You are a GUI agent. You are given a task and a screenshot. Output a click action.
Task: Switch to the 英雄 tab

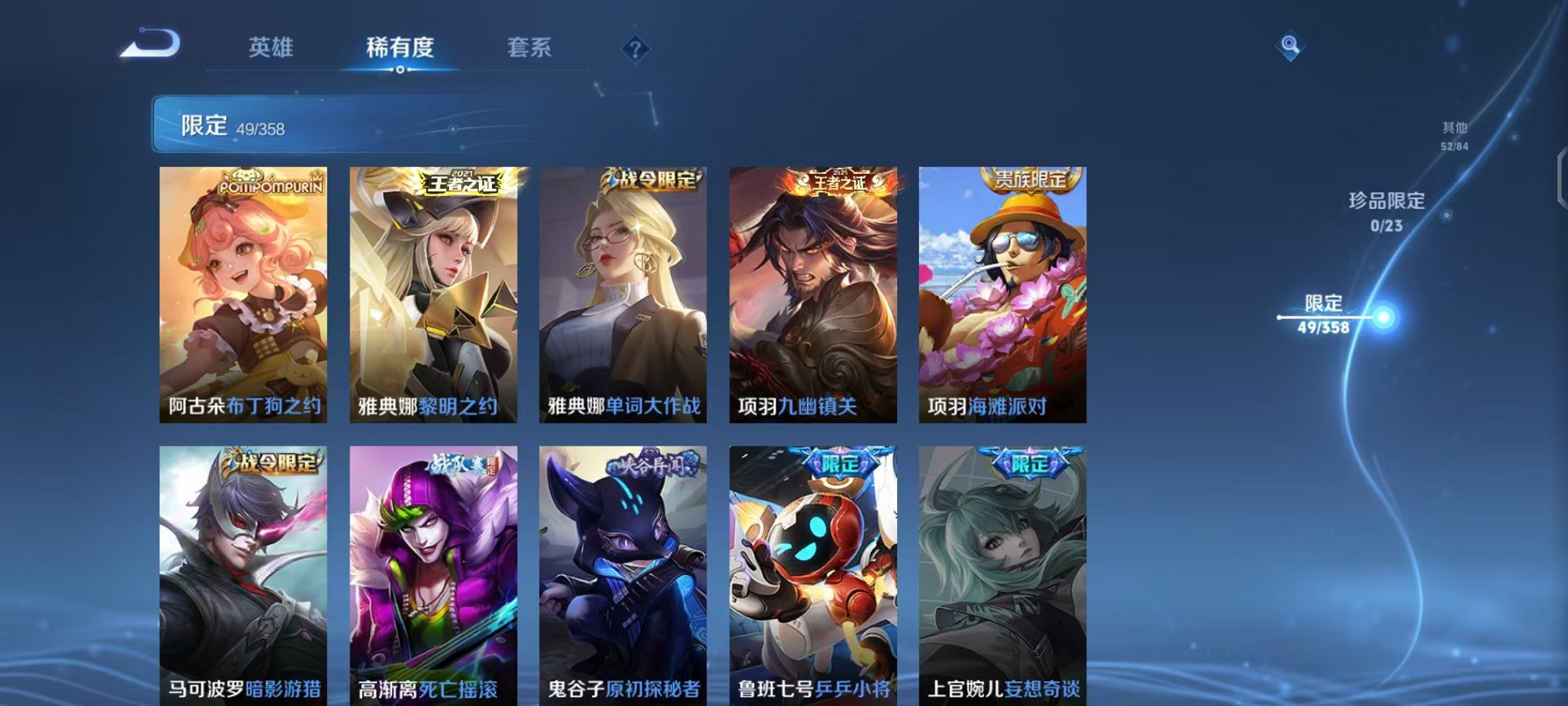pos(273,47)
